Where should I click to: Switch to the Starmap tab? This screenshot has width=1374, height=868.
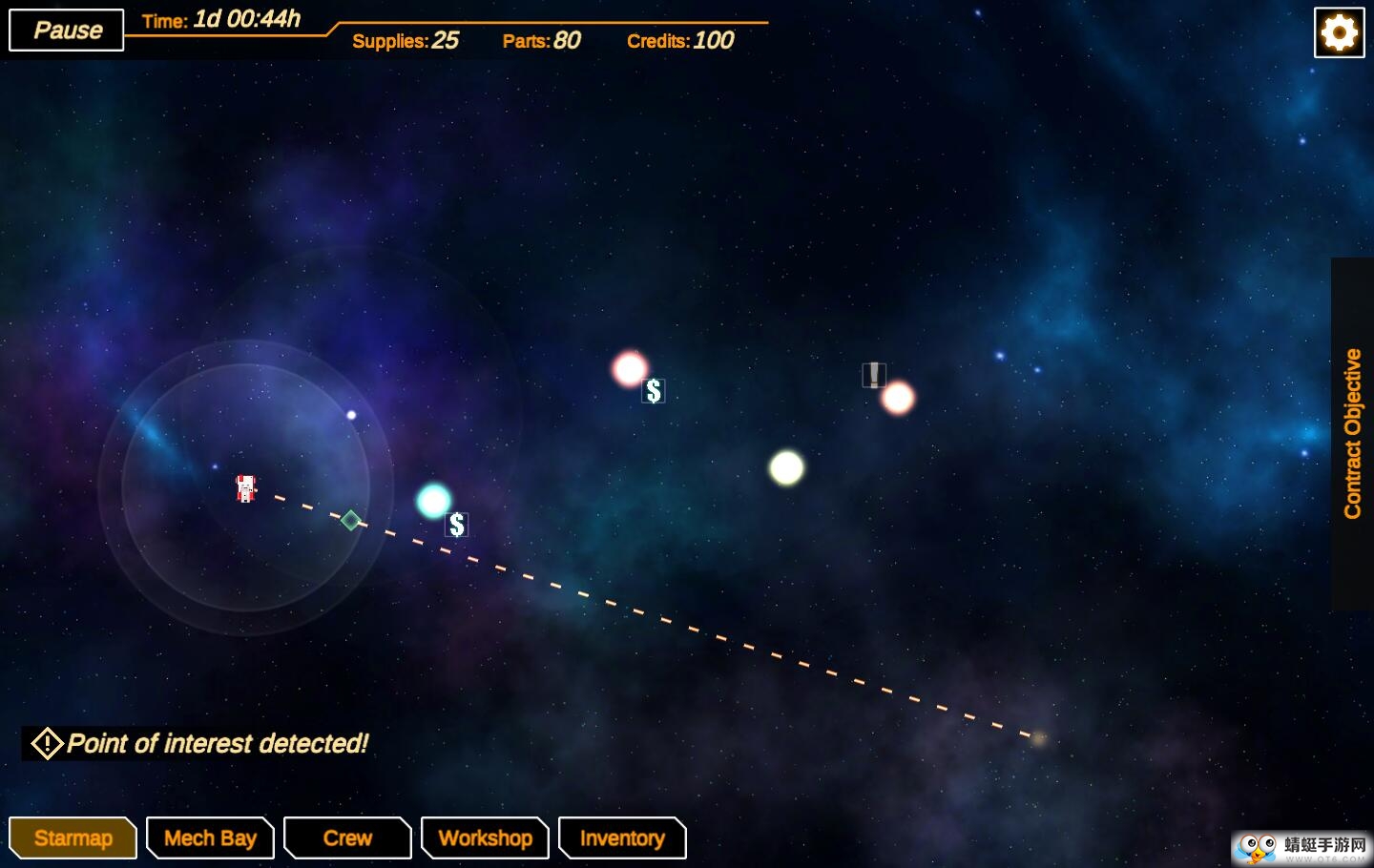pyautogui.click(x=73, y=838)
